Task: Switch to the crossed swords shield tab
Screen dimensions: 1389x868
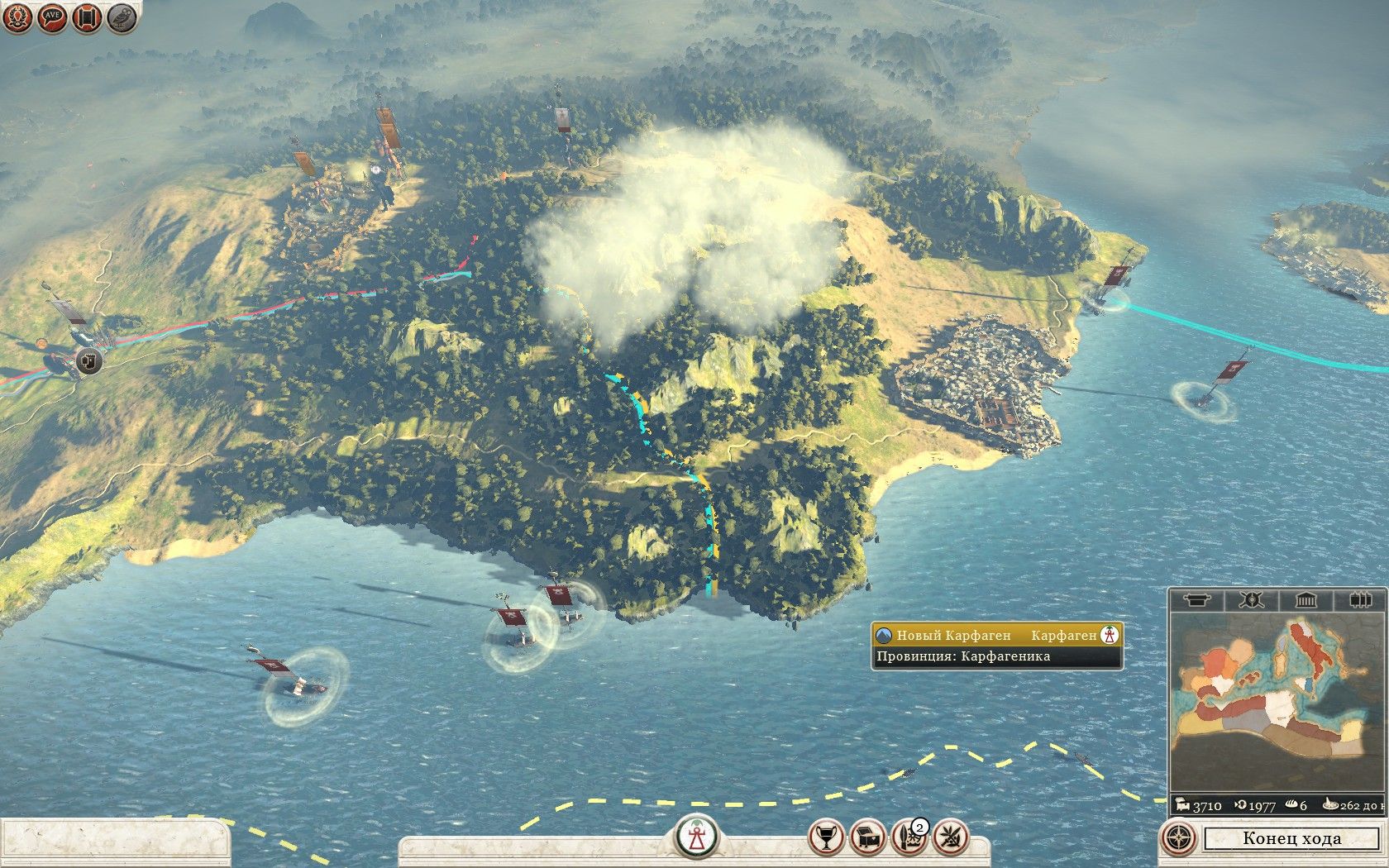Action: coord(1251,600)
